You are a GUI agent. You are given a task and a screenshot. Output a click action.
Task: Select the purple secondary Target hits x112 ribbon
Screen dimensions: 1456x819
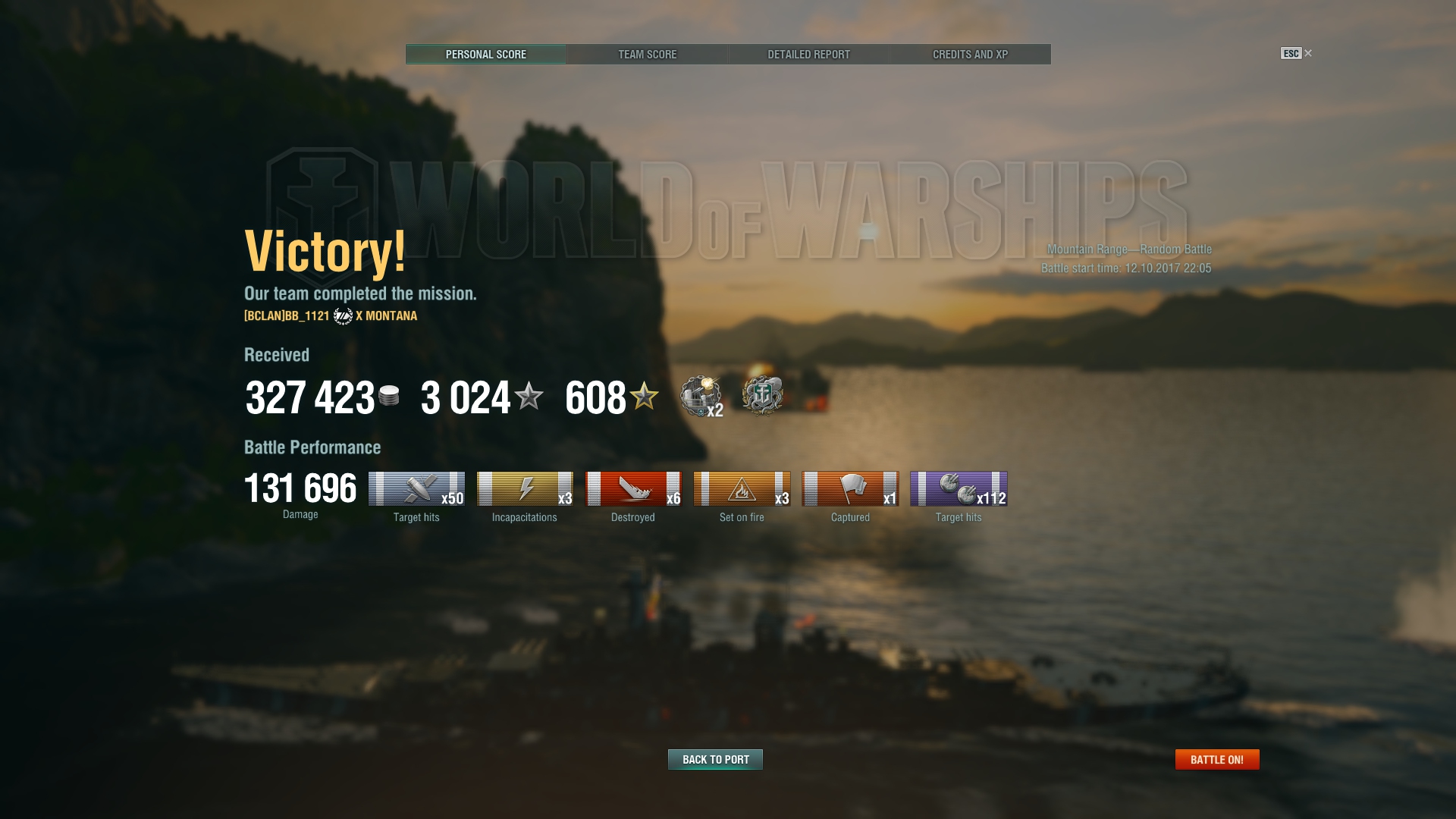(959, 489)
